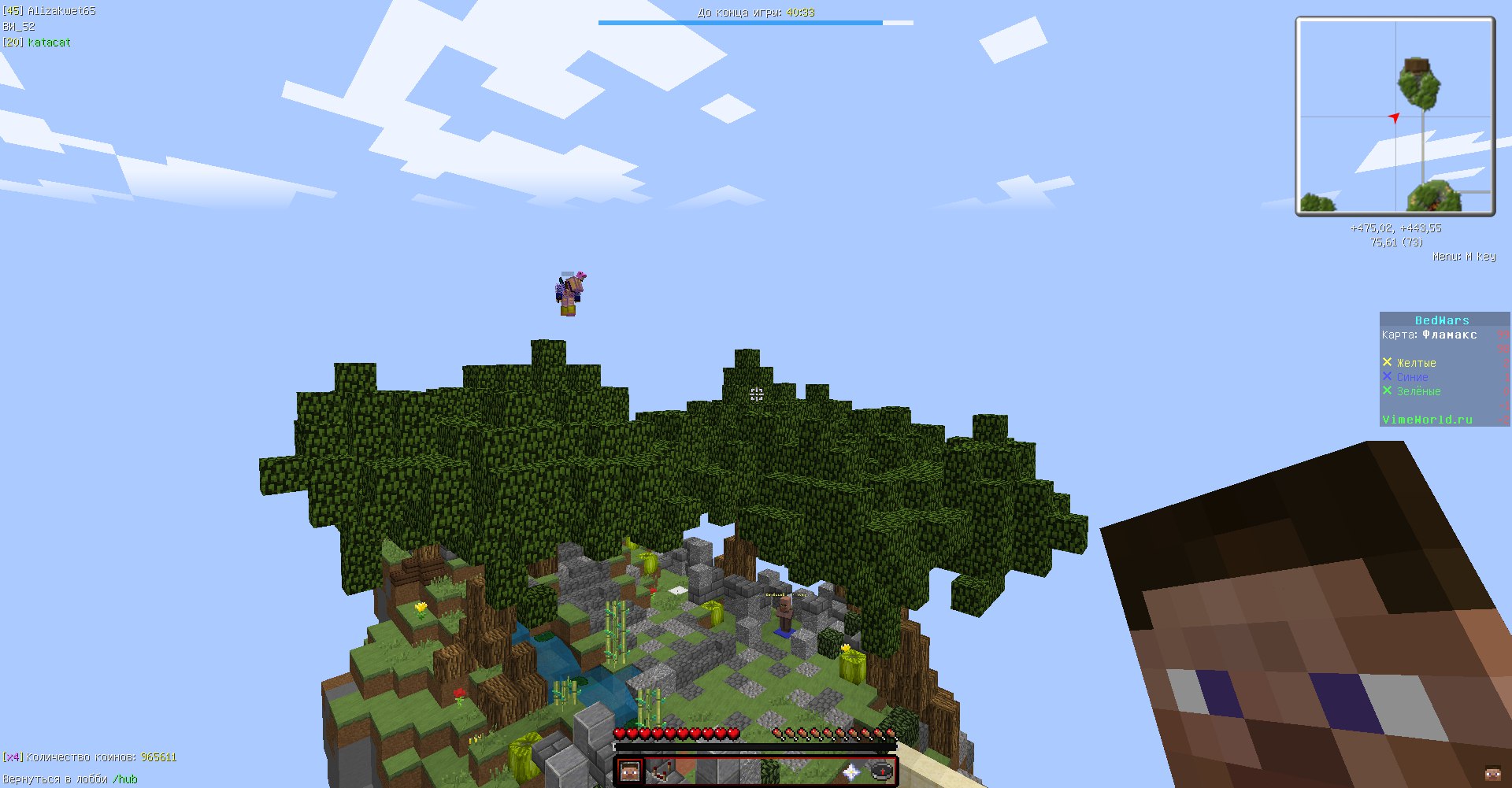Click the minimap in the corner
The image size is (1512, 788).
[x=1395, y=117]
